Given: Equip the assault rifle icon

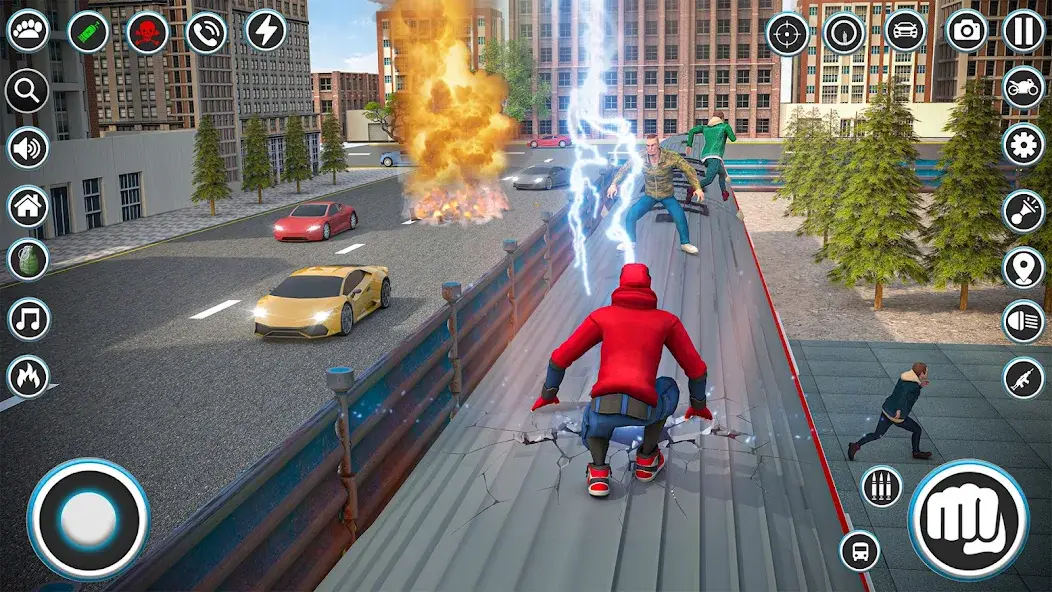Looking at the screenshot, I should pyautogui.click(x=1023, y=377).
